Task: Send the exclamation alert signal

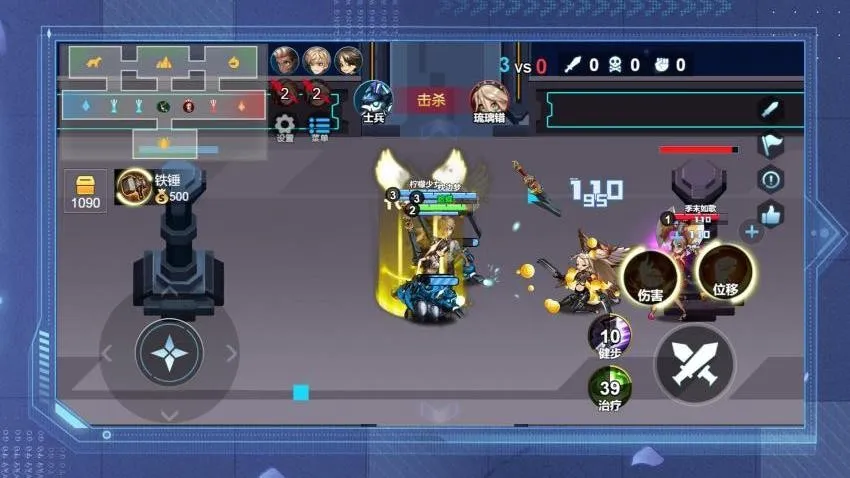Action: 770,180
